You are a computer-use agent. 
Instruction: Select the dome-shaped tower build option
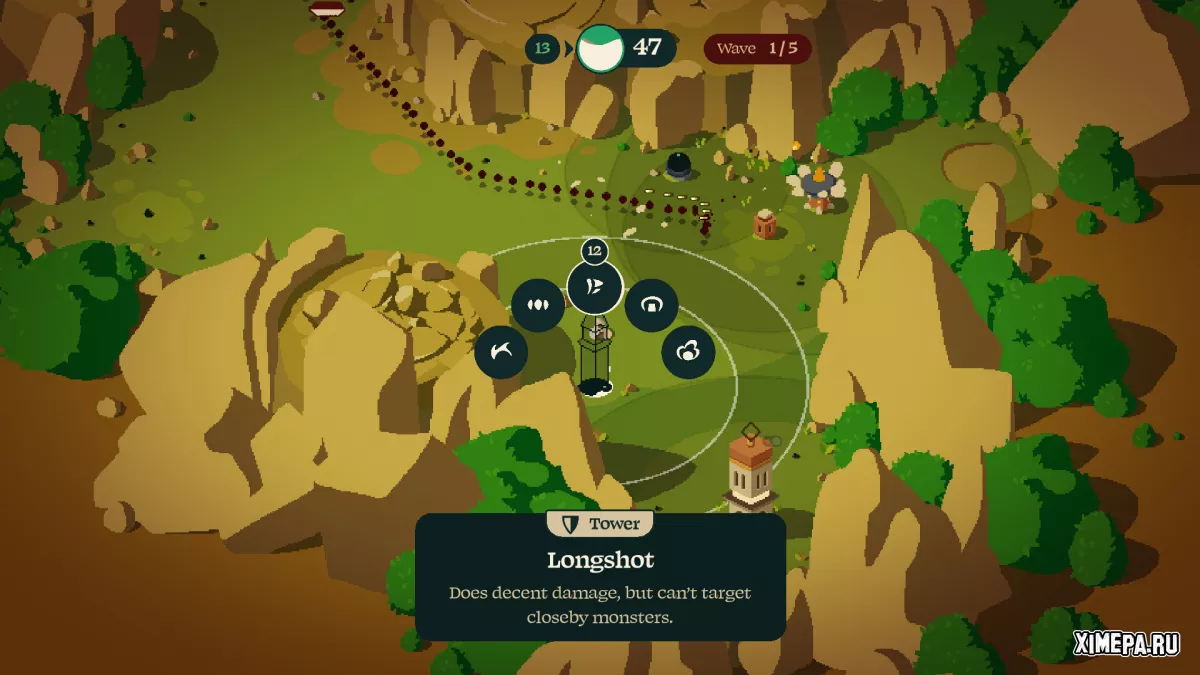click(652, 305)
